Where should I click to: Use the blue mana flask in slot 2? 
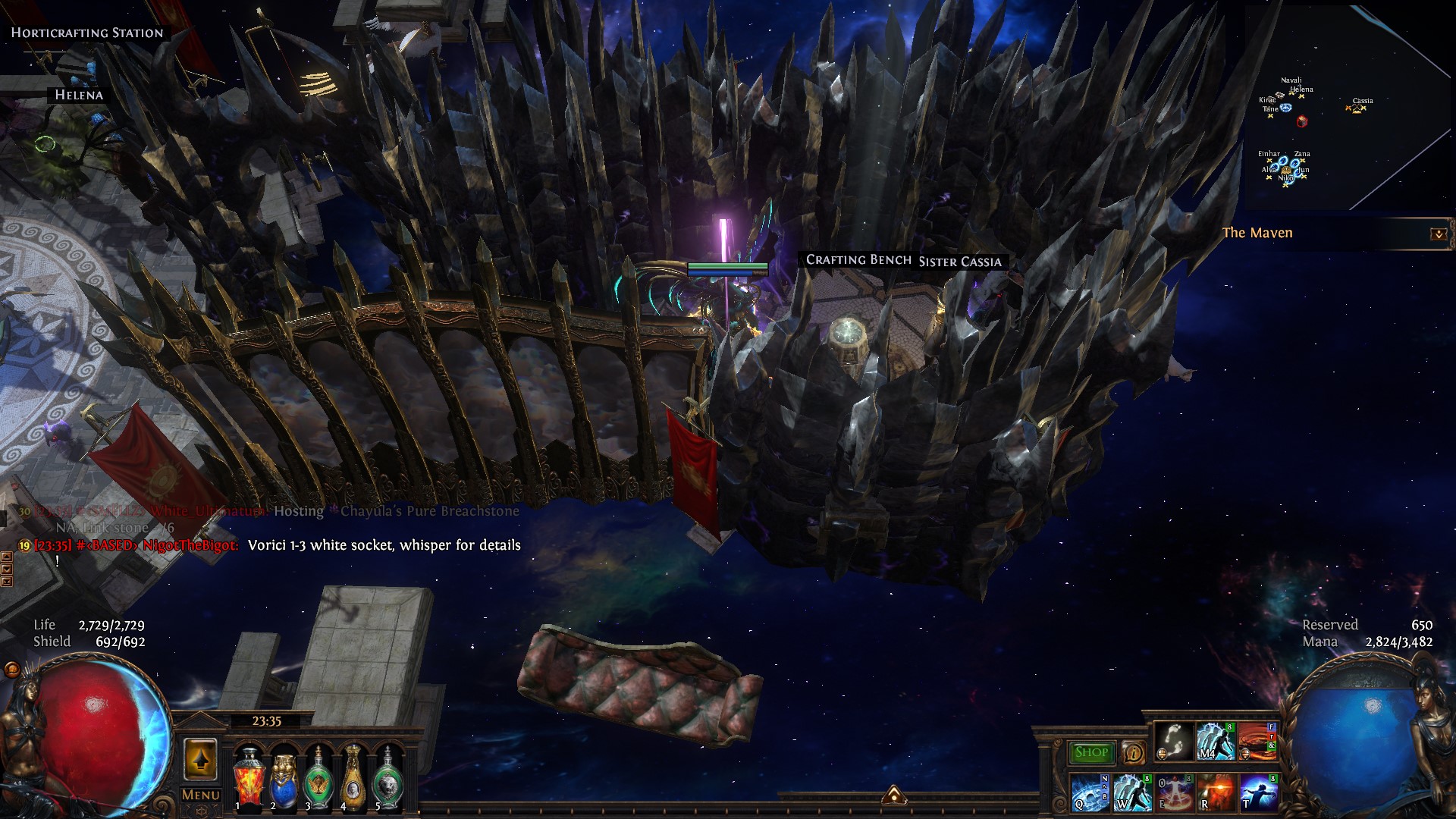point(283,777)
